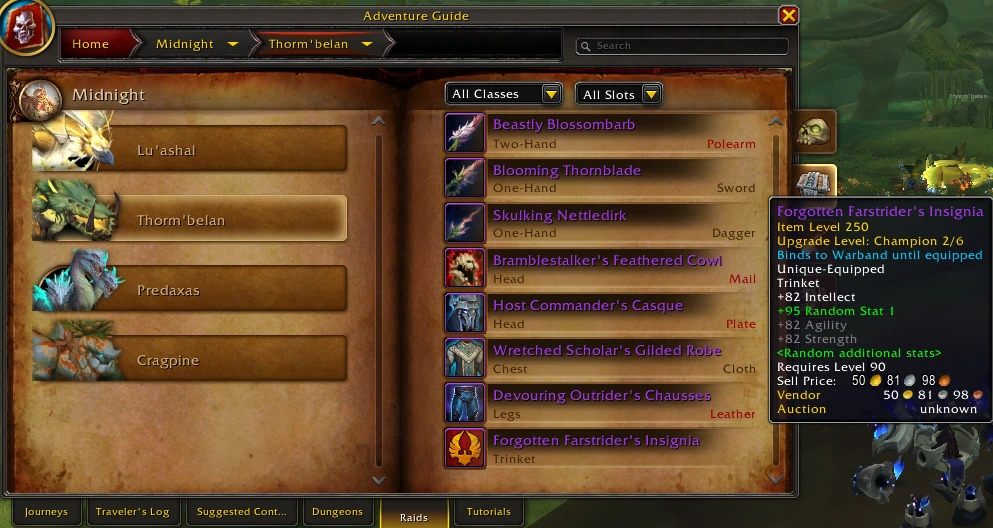The image size is (993, 528).
Task: Open the All Slots filter dropdown
Action: click(619, 94)
